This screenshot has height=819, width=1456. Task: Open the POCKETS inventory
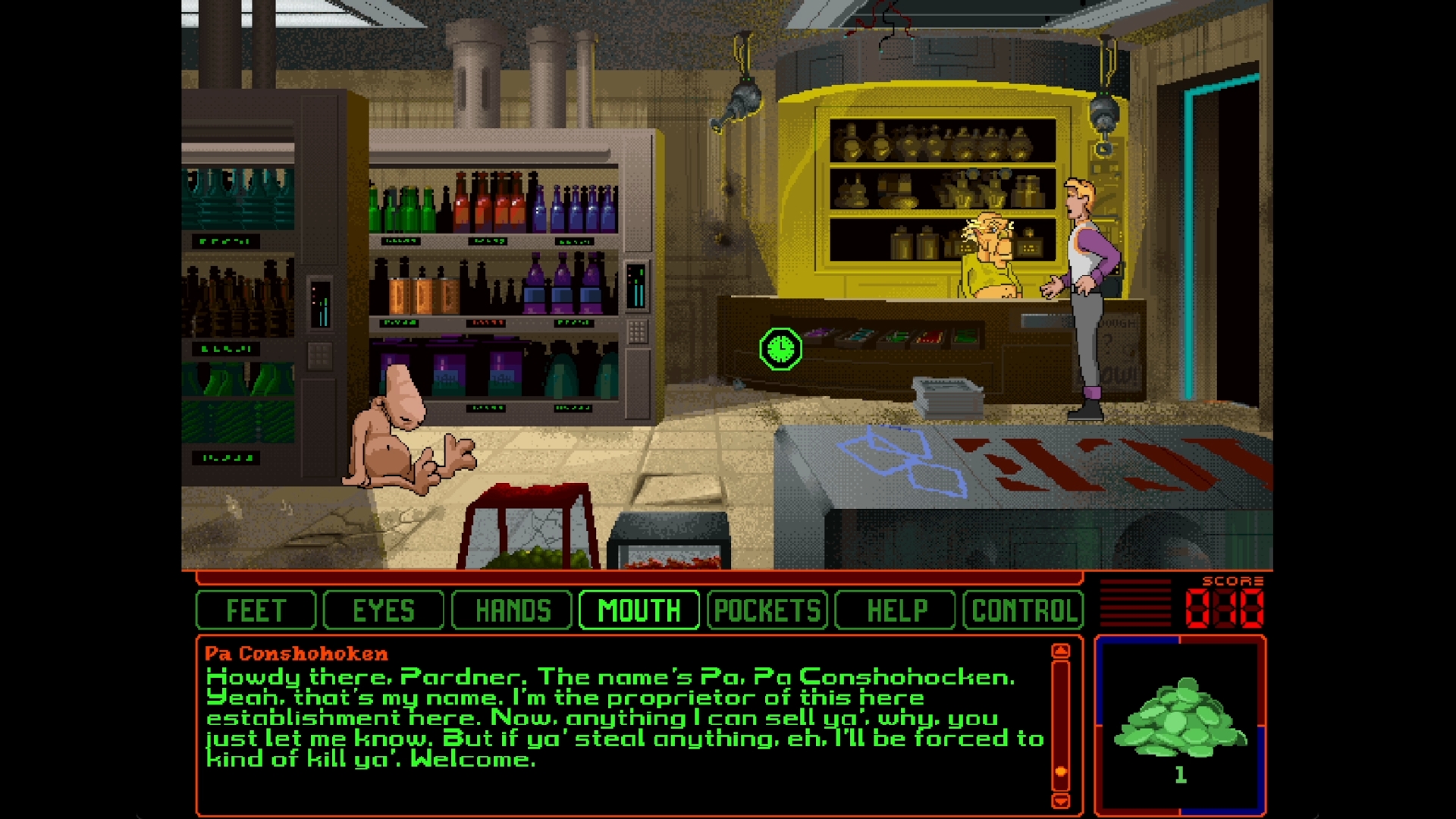pyautogui.click(x=767, y=610)
